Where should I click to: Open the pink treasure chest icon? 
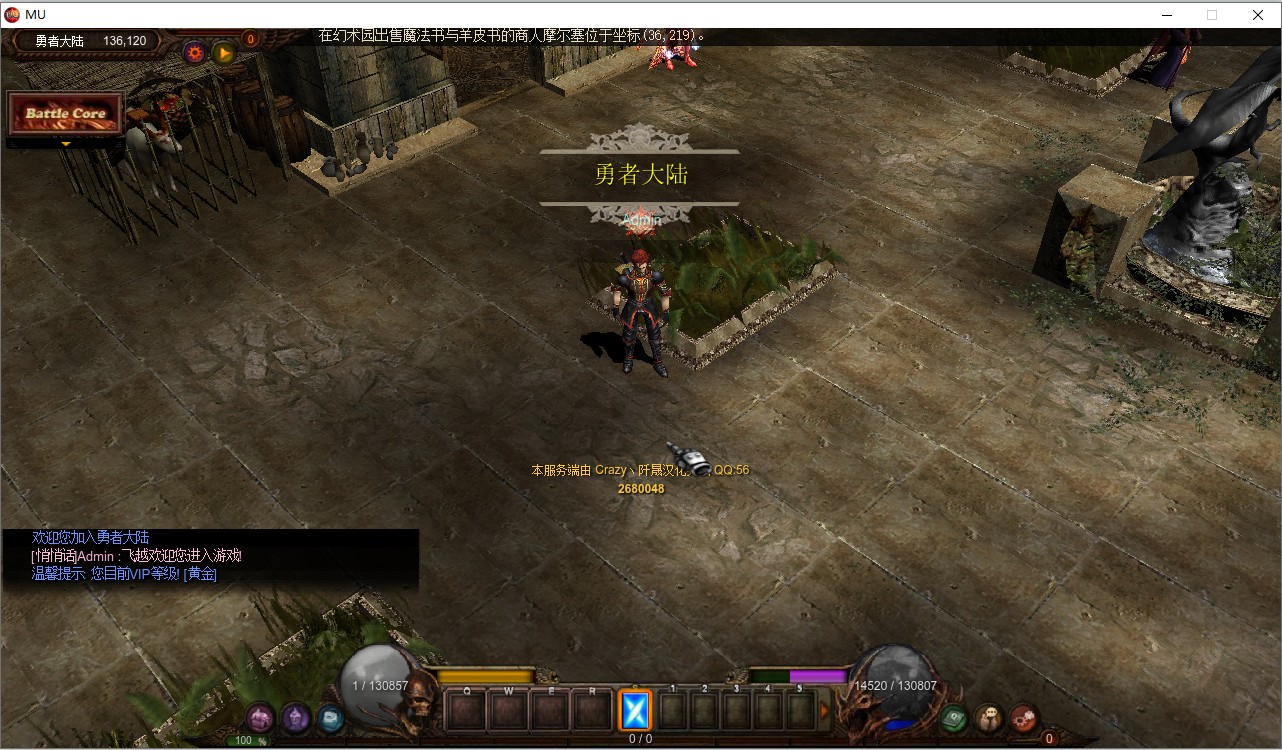261,717
